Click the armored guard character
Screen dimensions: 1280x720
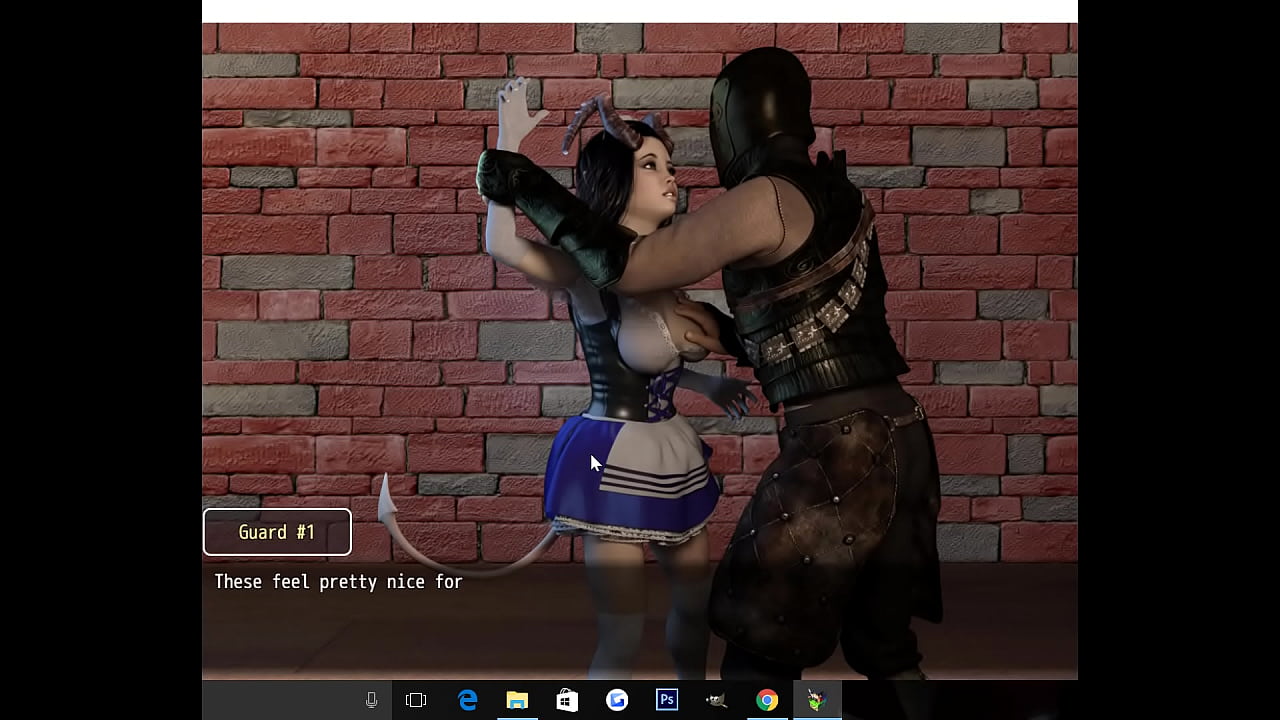pyautogui.click(x=820, y=350)
